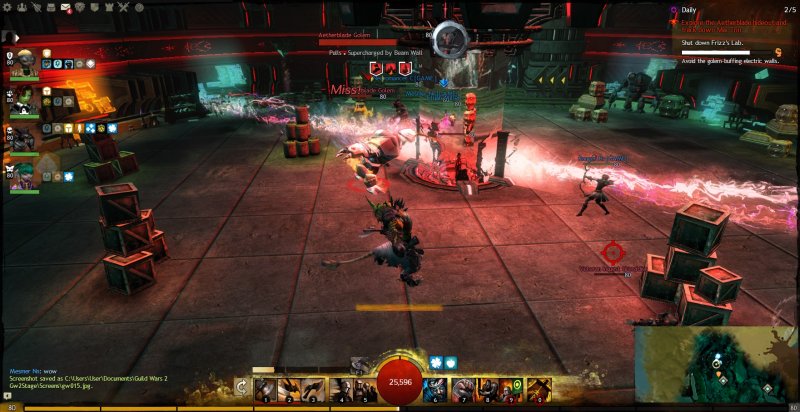Trigger the F1 burst skill icon
This screenshot has width=800, height=412.
pyautogui.click(x=359, y=367)
